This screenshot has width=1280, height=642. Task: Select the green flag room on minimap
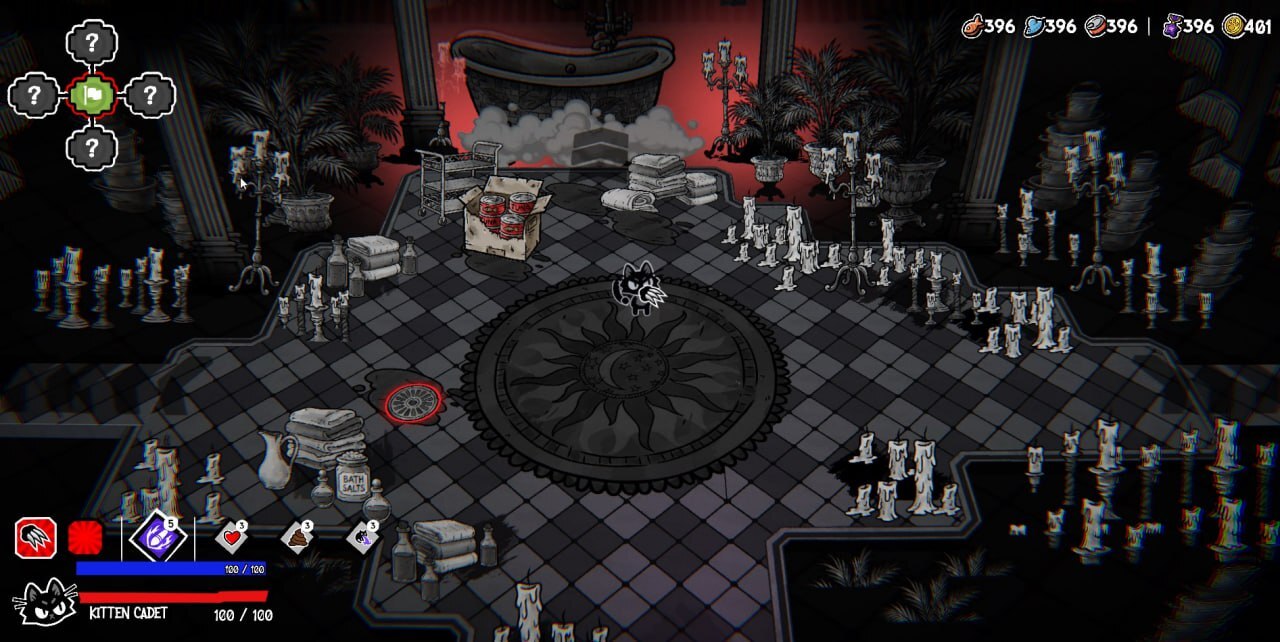pyautogui.click(x=92, y=96)
